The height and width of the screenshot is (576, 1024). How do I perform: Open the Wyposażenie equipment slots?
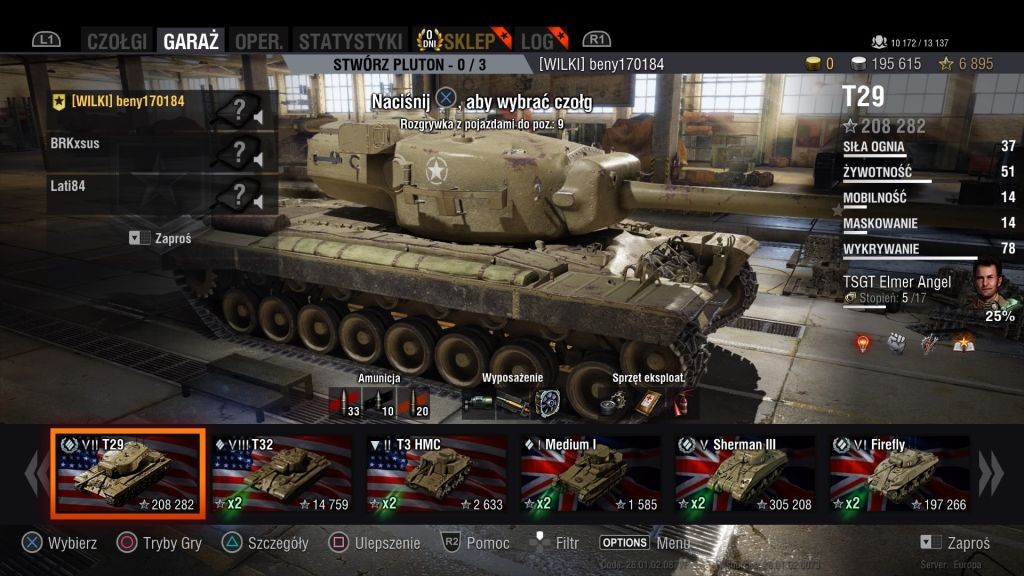[x=513, y=402]
